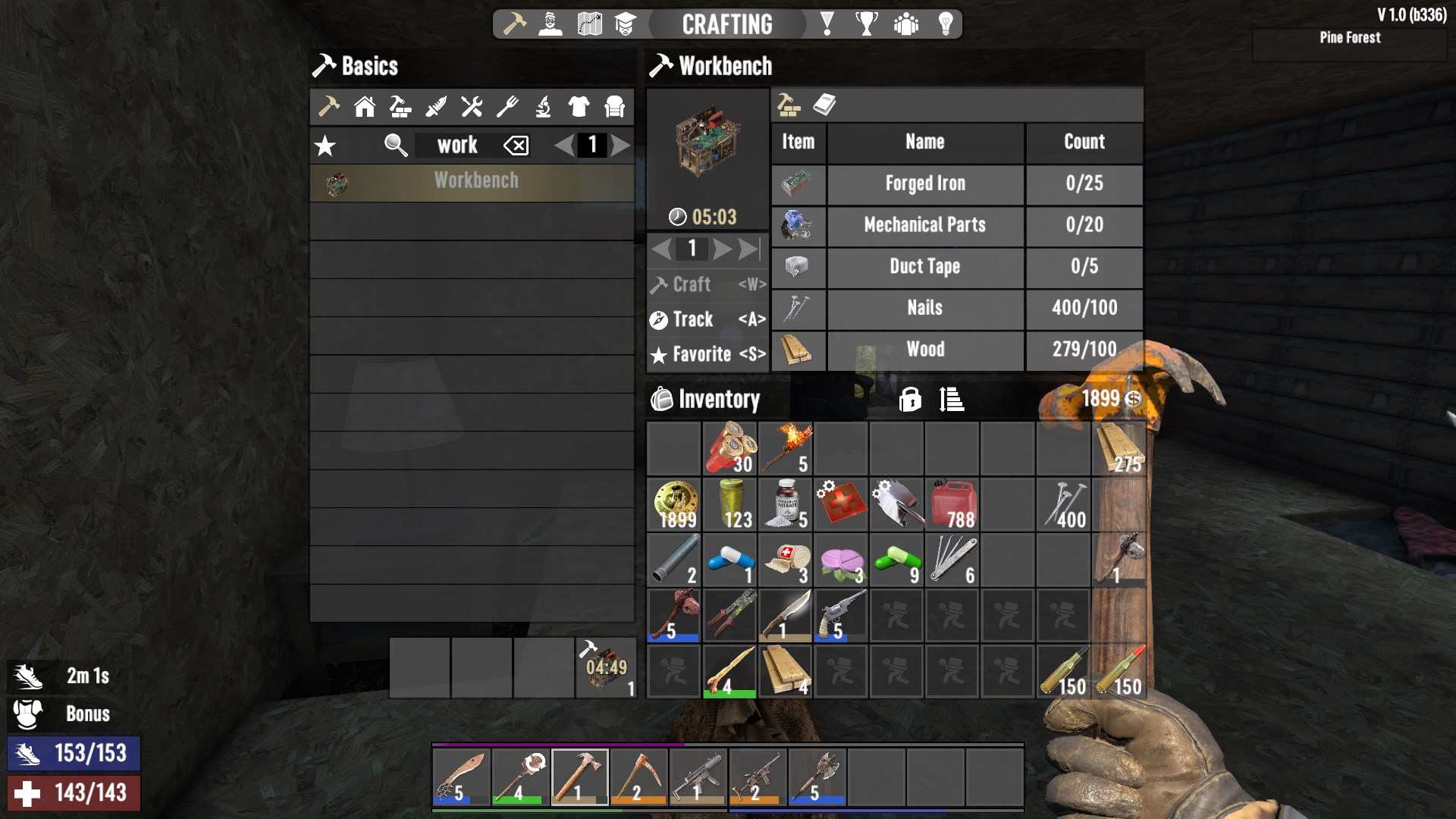Sort the inventory items

point(951,399)
